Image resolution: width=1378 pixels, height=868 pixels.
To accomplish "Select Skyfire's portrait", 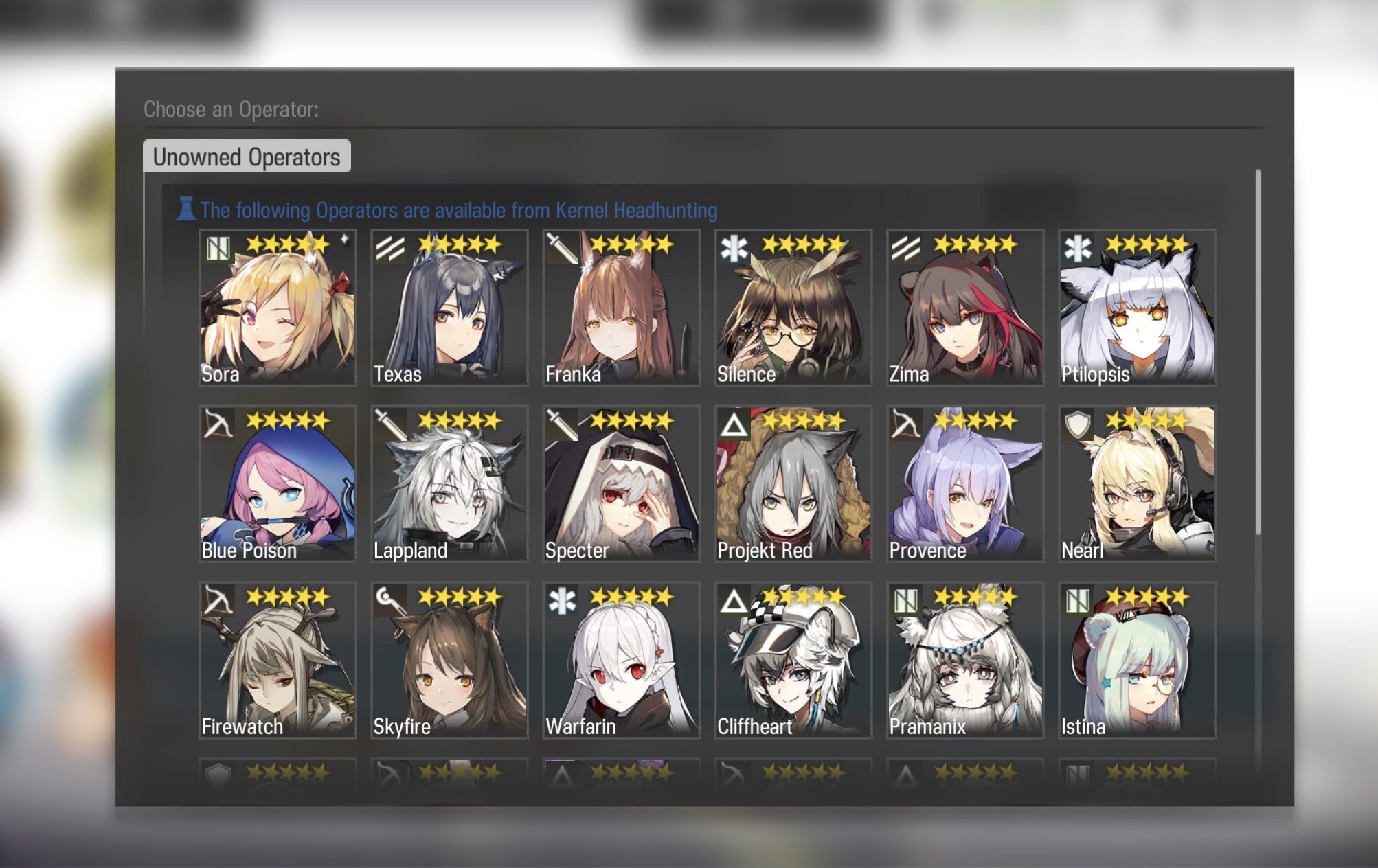I will tap(449, 661).
